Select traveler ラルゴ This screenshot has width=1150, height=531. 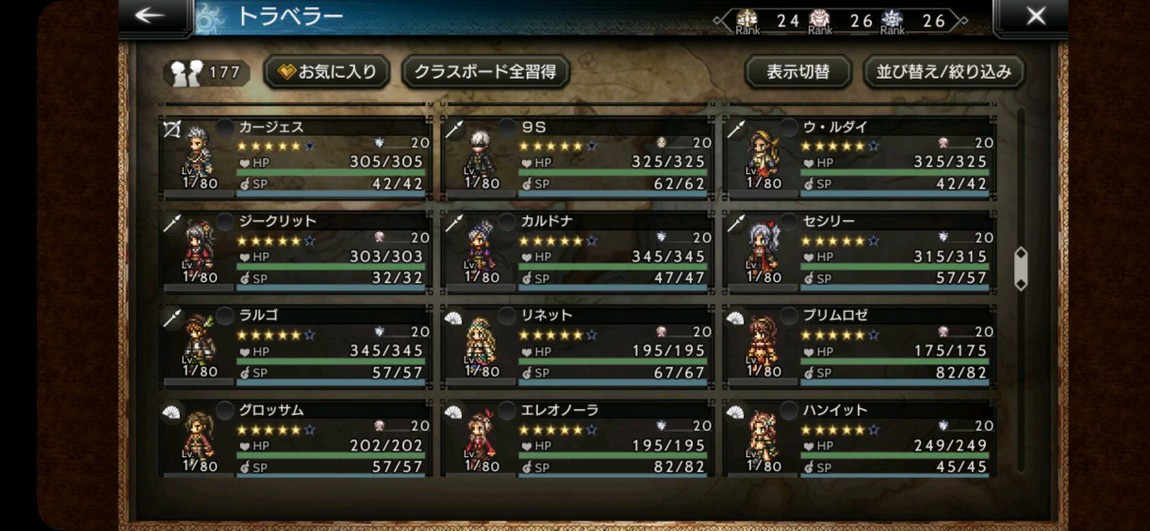pos(296,346)
